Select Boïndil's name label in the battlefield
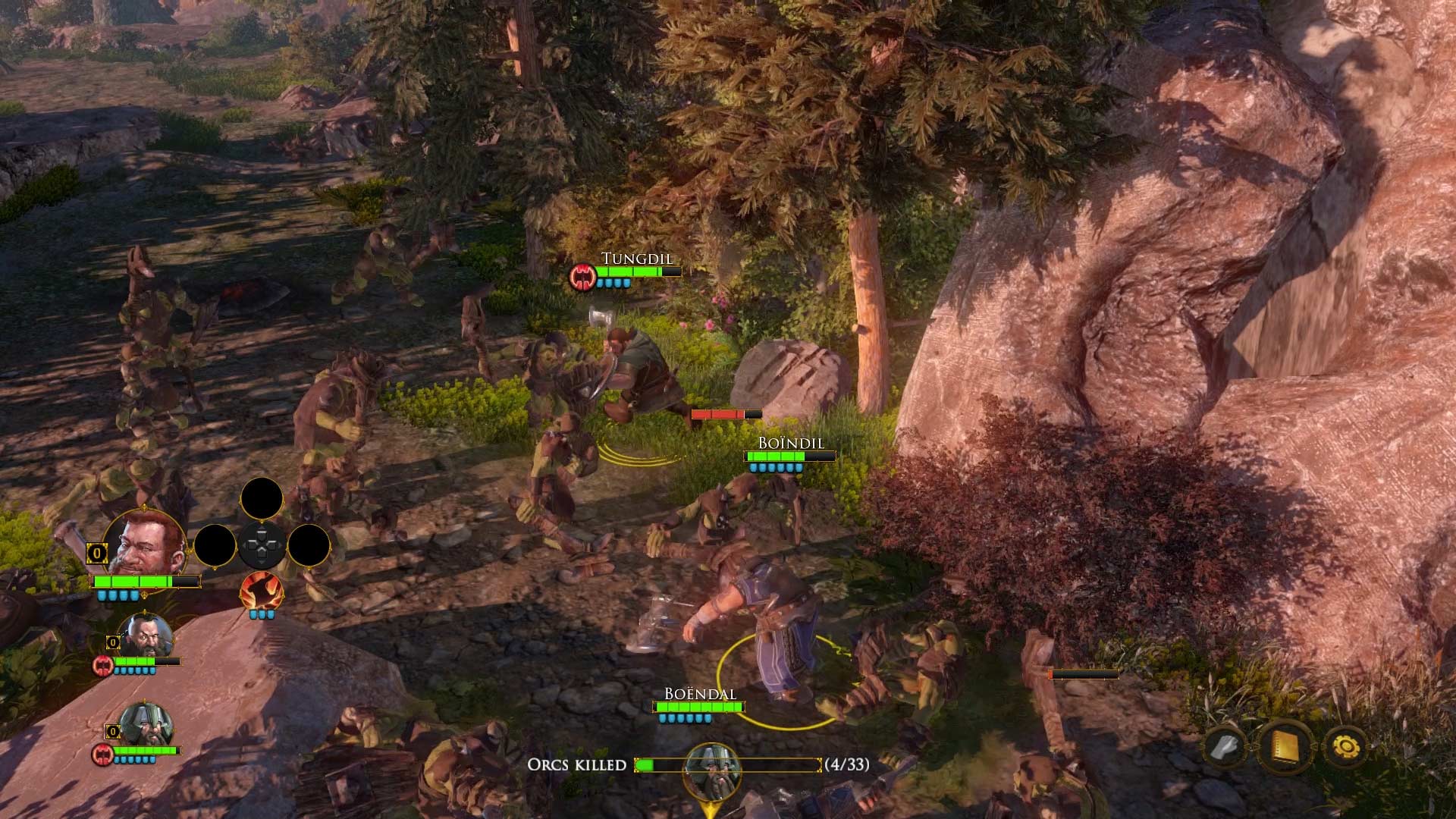This screenshot has width=1456, height=819. [x=791, y=441]
